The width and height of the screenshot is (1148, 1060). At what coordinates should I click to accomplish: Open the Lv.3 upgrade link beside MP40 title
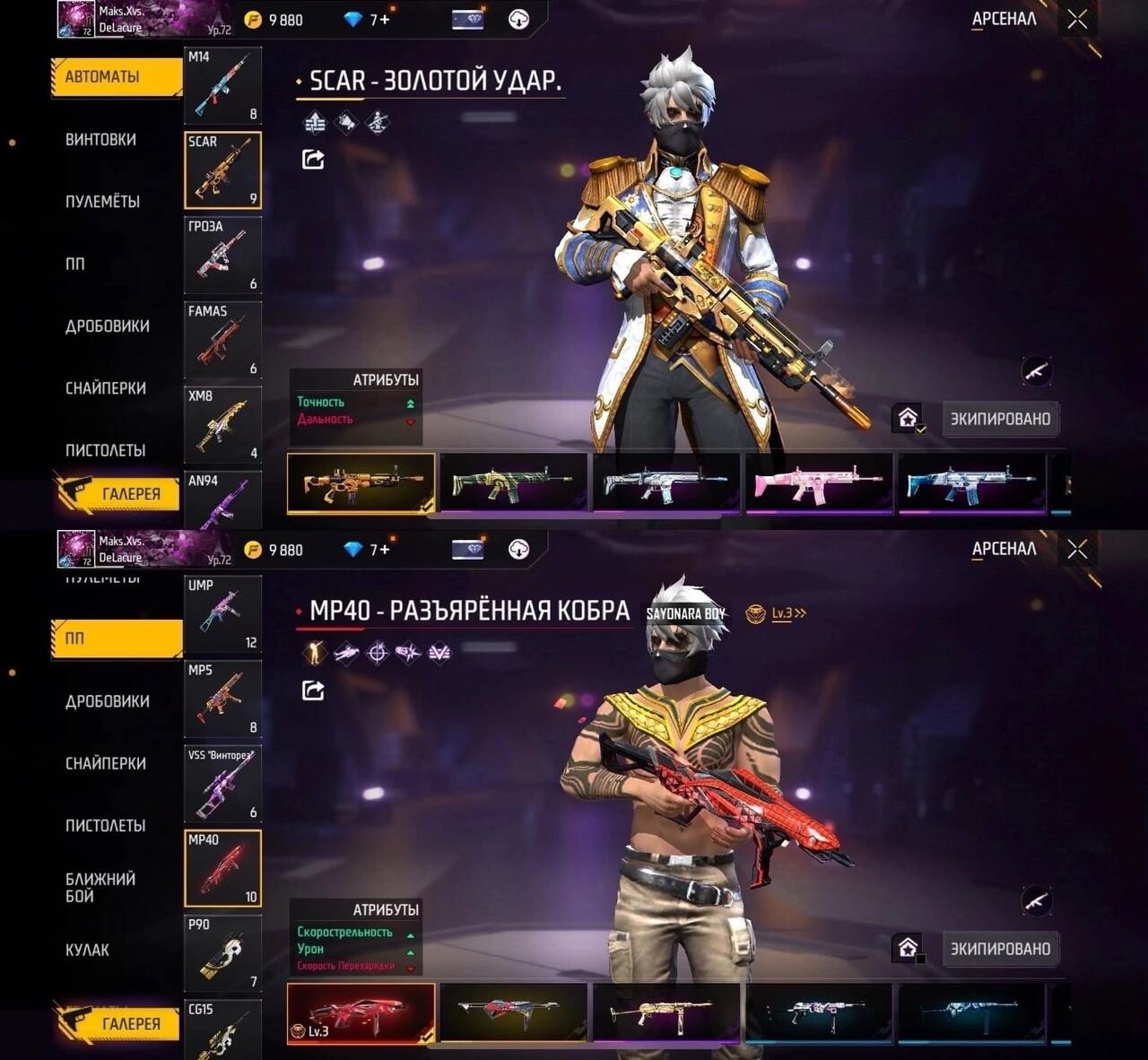tap(787, 613)
